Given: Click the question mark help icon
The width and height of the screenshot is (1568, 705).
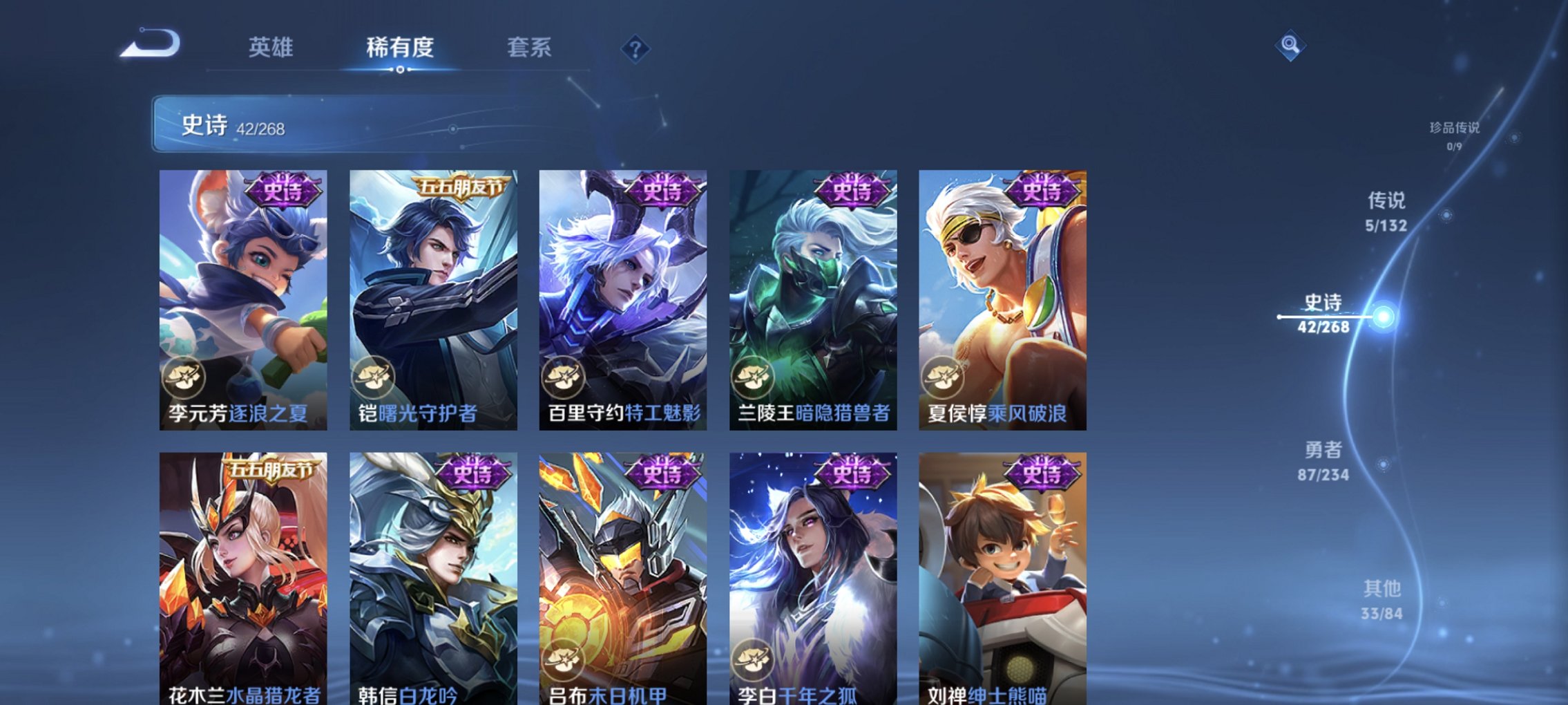Looking at the screenshot, I should click(x=635, y=48).
